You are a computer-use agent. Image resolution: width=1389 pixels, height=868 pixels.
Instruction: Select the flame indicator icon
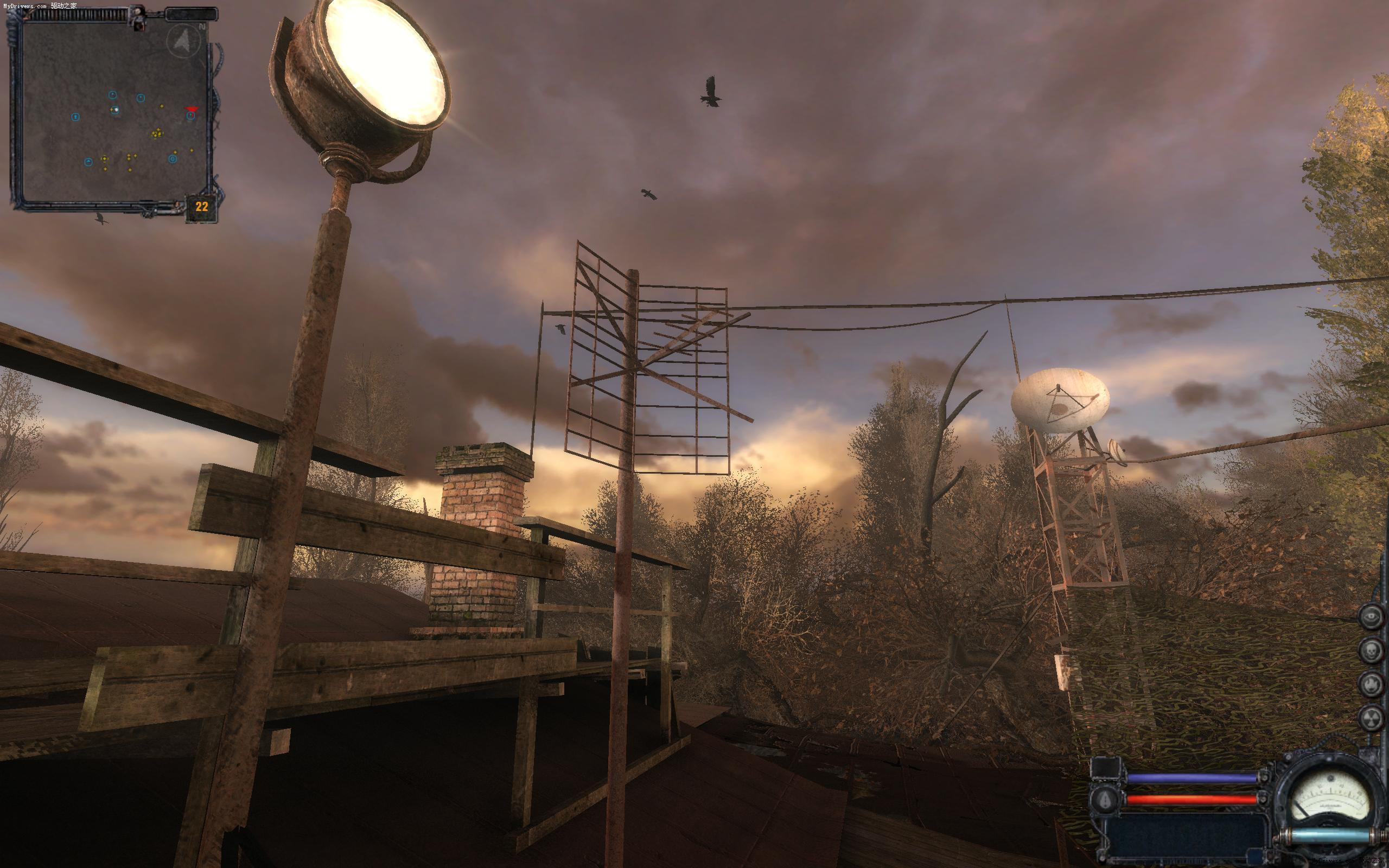coord(1371,685)
